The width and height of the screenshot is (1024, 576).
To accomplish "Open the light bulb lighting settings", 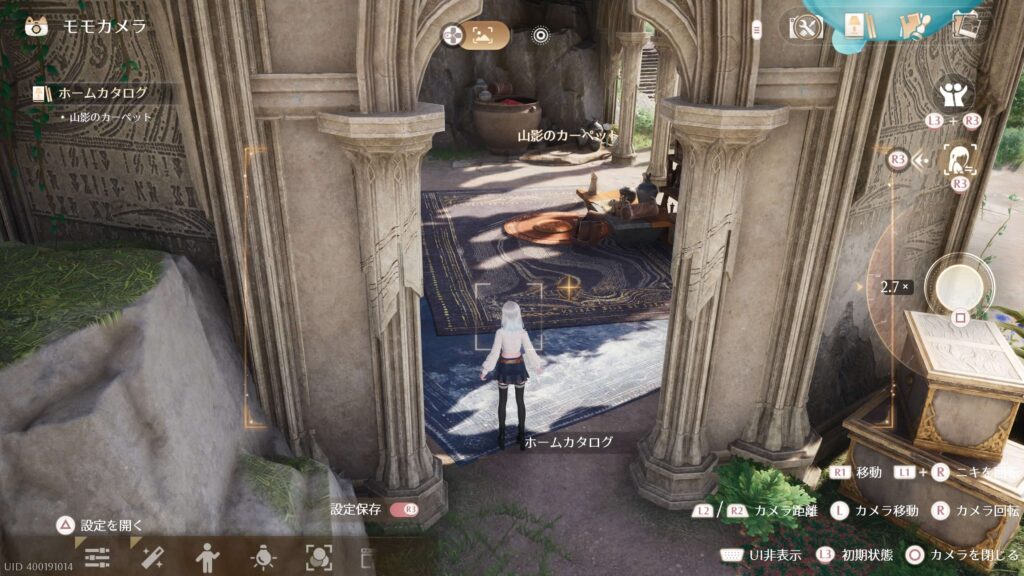I will click(264, 558).
